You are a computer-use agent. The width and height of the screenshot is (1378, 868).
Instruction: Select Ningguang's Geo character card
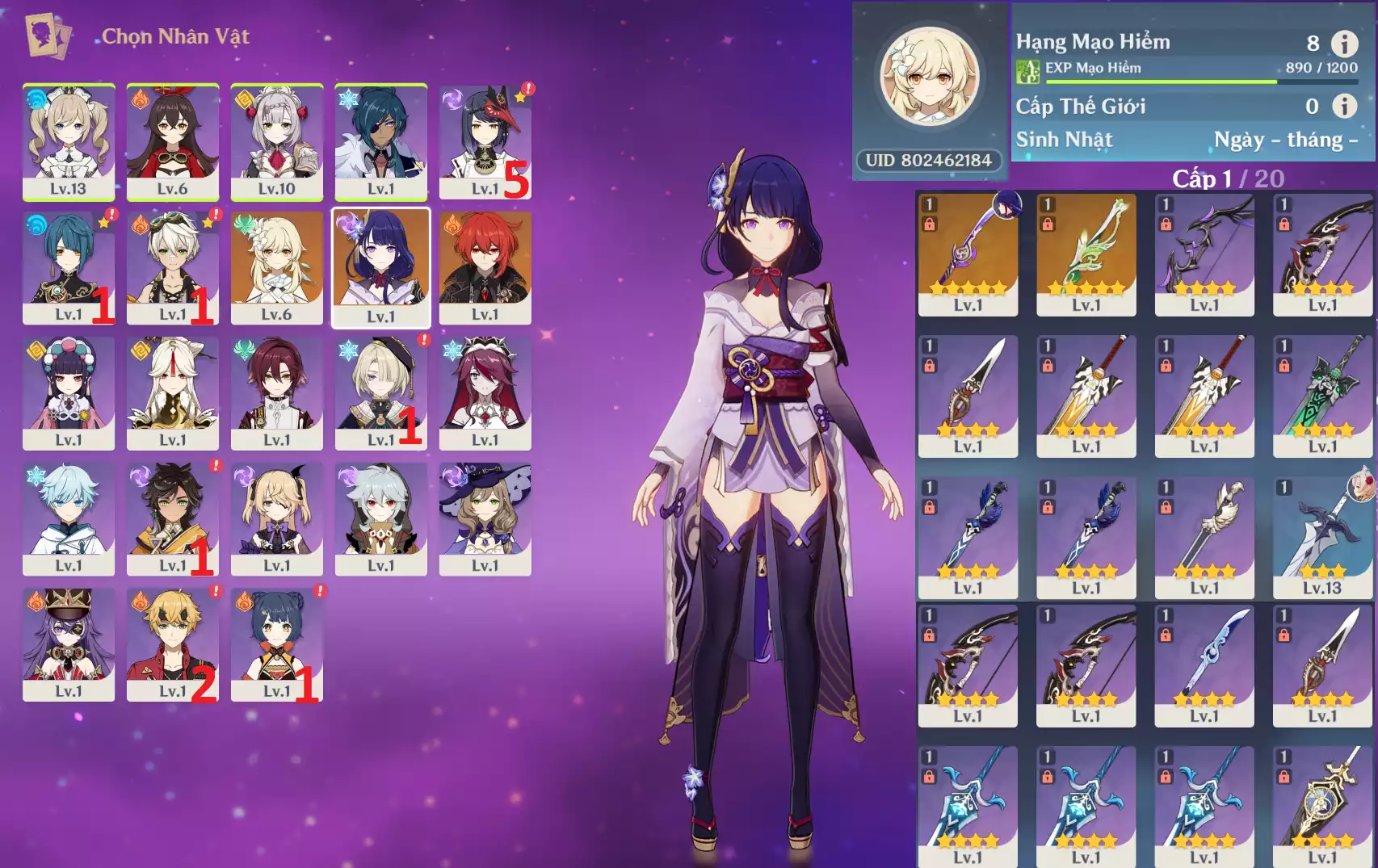(x=173, y=393)
